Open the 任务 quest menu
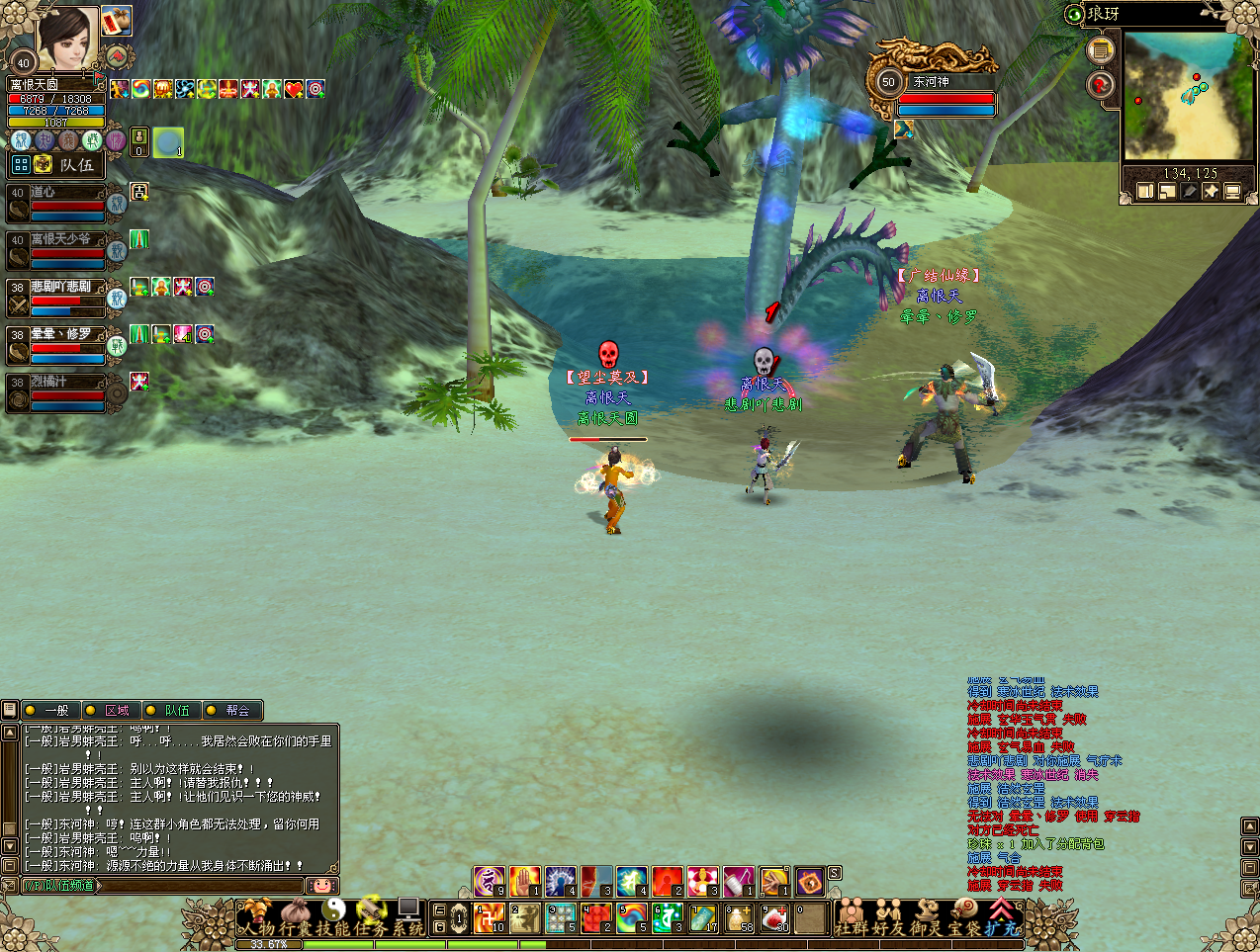Image resolution: width=1260 pixels, height=952 pixels. [370, 918]
